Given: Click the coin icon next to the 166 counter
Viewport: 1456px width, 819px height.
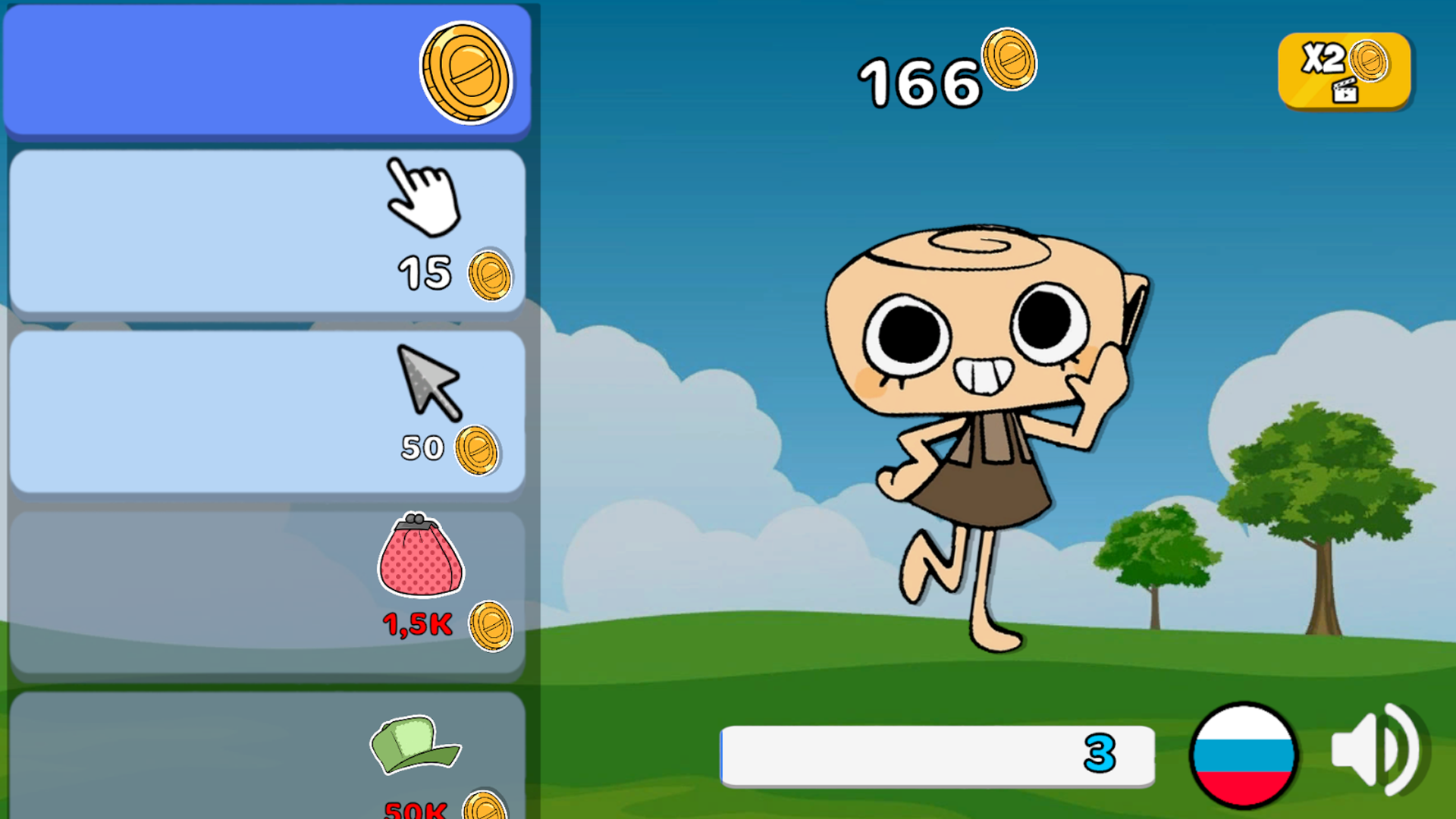Looking at the screenshot, I should [1009, 62].
